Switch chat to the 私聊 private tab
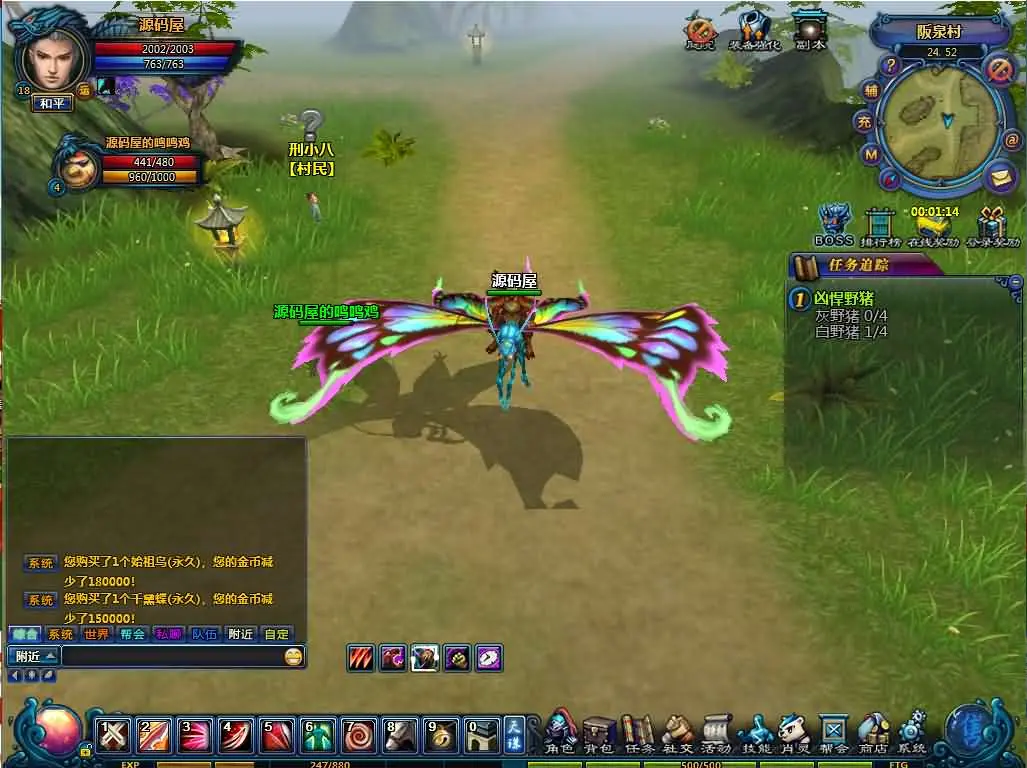This screenshot has height=768, width=1027. click(x=168, y=634)
